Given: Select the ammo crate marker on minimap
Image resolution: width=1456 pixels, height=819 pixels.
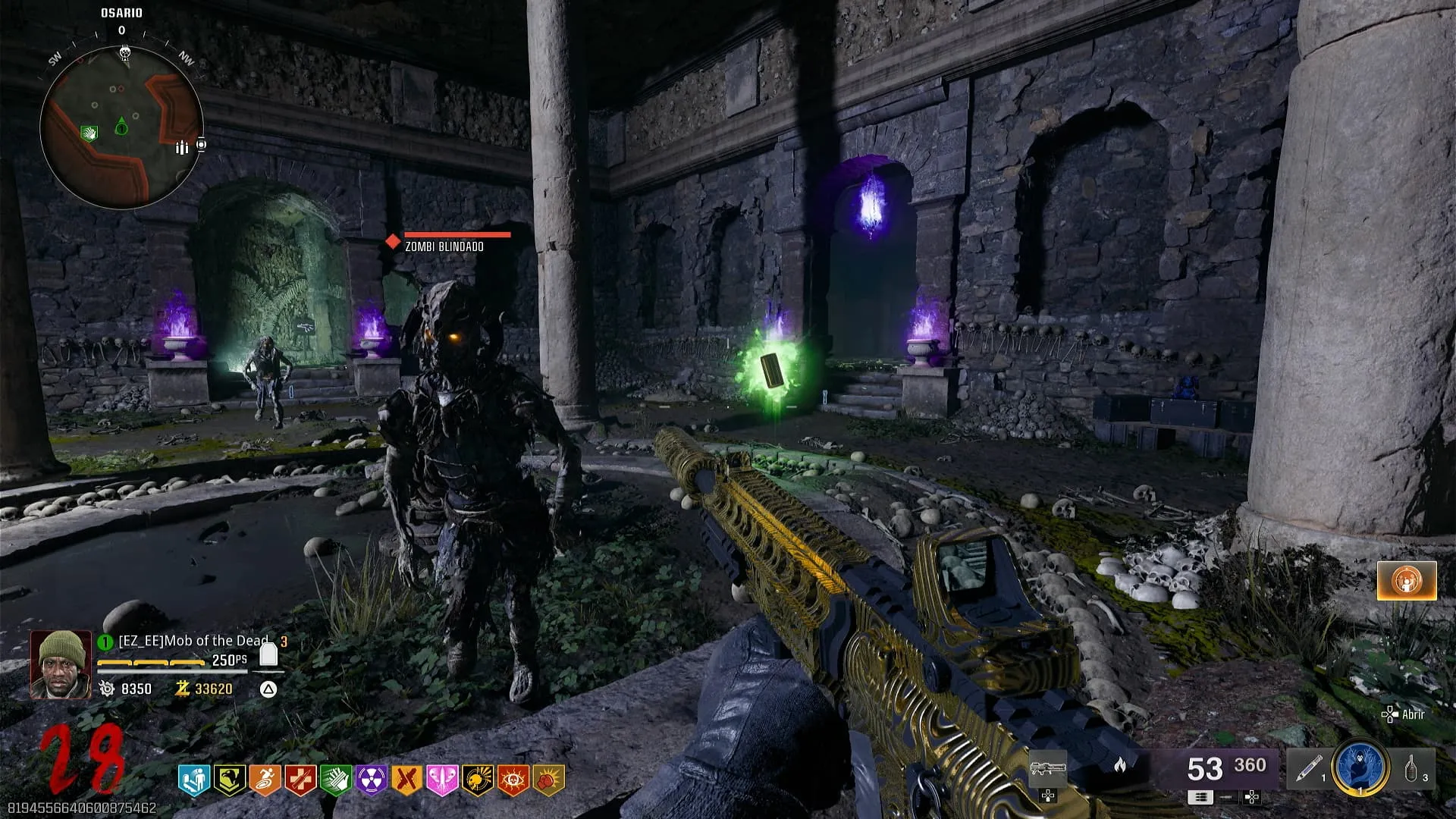Looking at the screenshot, I should [182, 147].
